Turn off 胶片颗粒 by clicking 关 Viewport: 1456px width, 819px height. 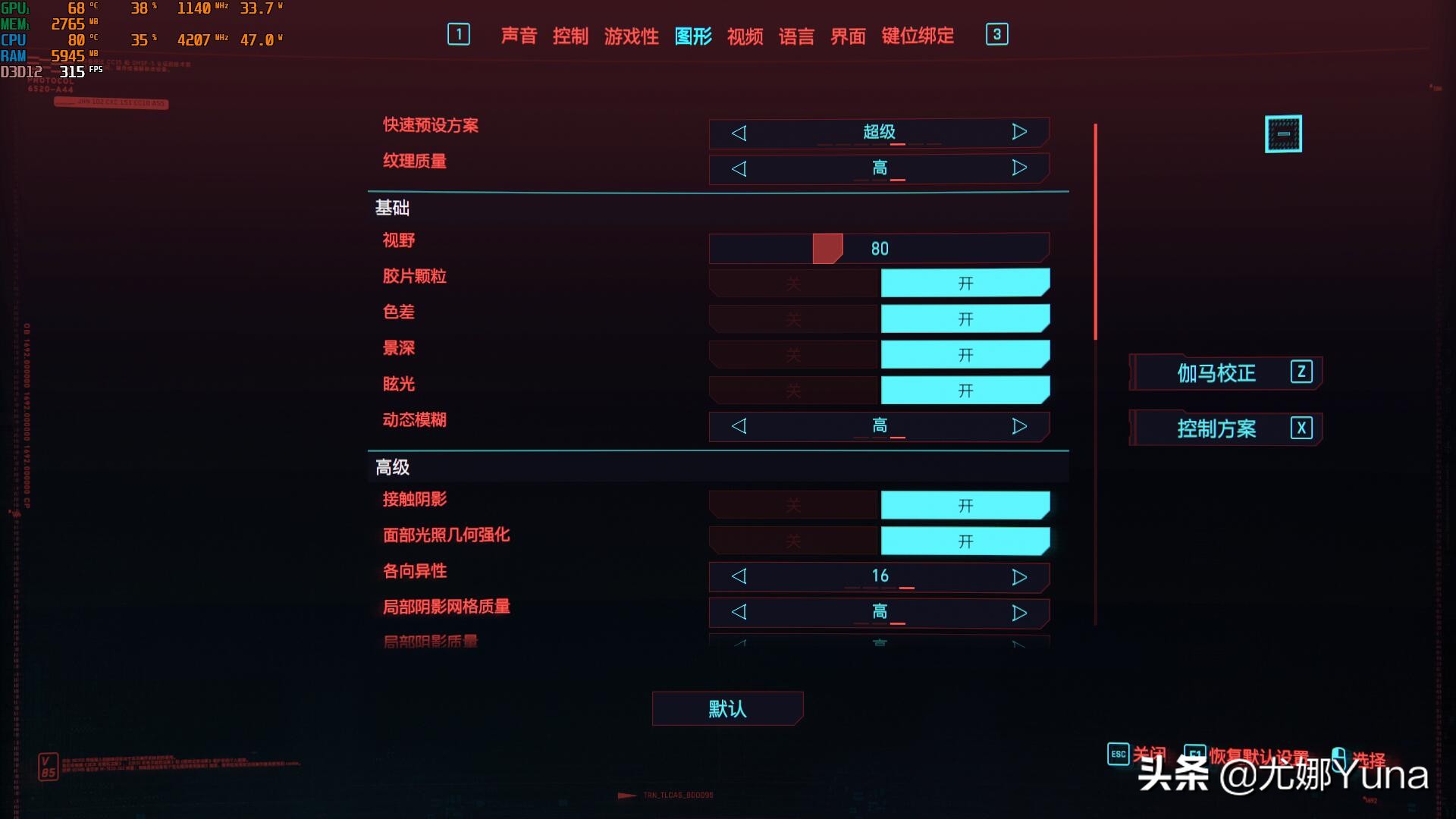tap(792, 281)
